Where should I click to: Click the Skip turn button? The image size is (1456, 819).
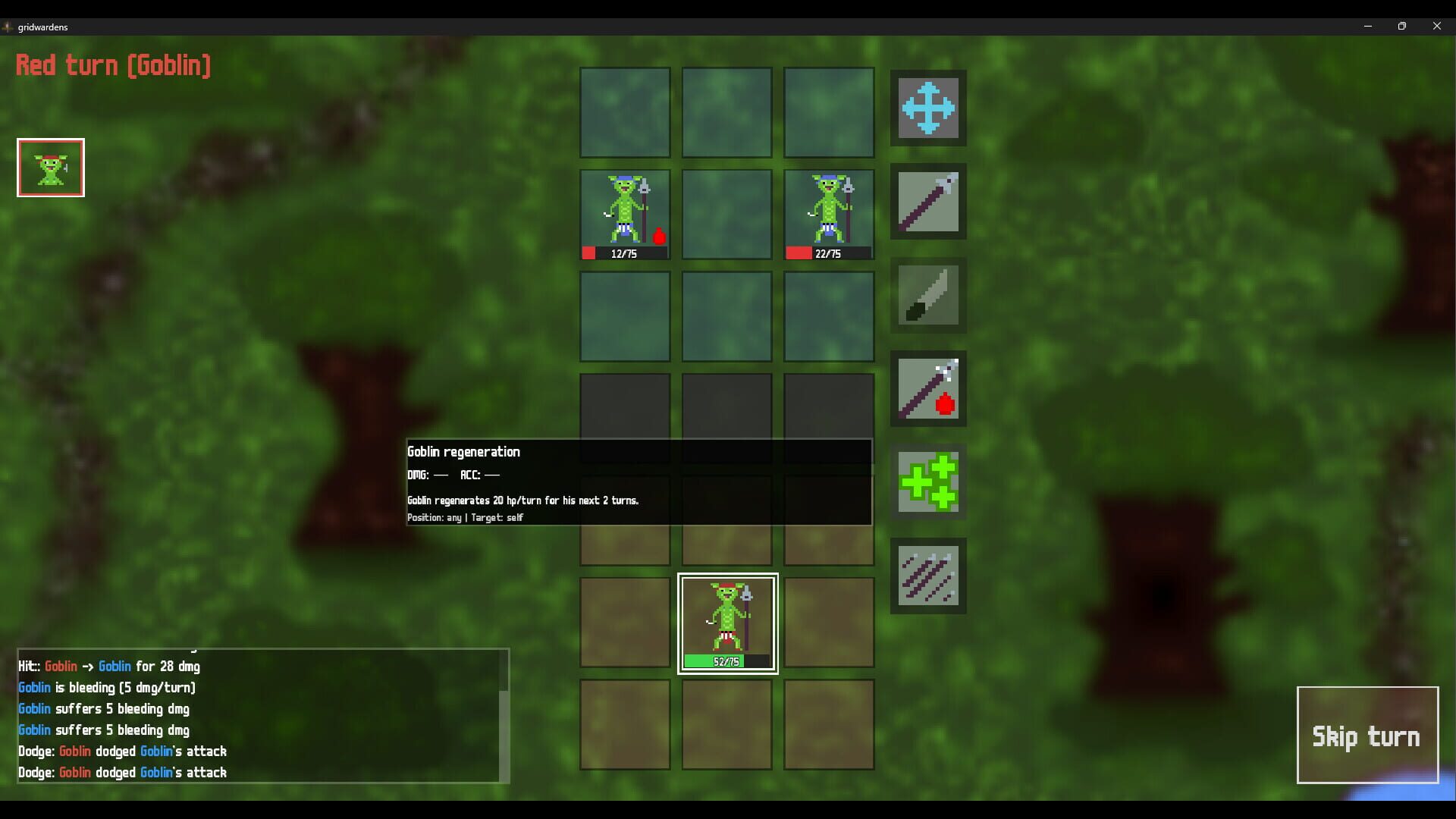pyautogui.click(x=1367, y=735)
